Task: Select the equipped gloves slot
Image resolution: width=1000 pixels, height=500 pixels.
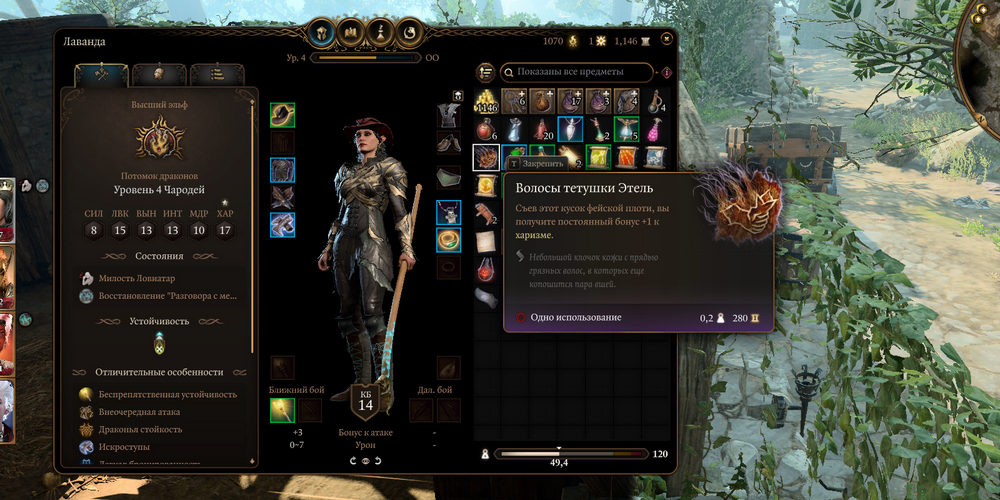Action: (x=282, y=197)
